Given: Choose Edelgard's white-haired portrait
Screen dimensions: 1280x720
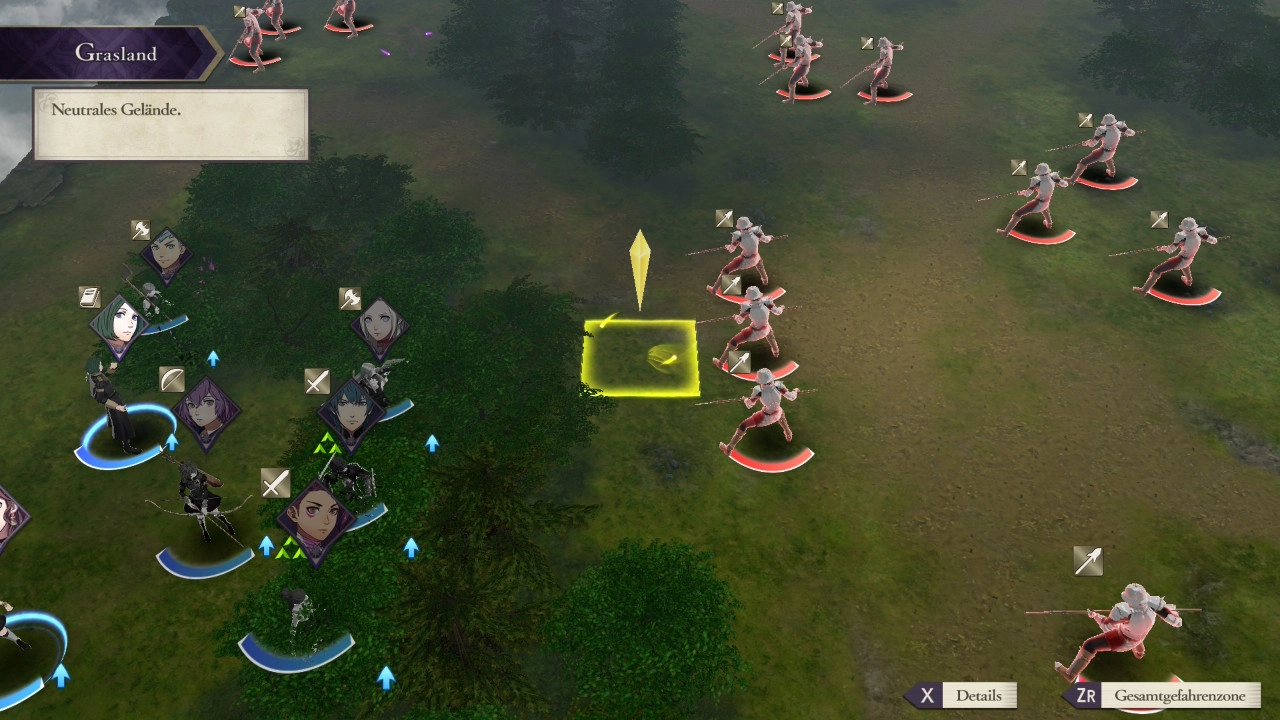Looking at the screenshot, I should [380, 326].
